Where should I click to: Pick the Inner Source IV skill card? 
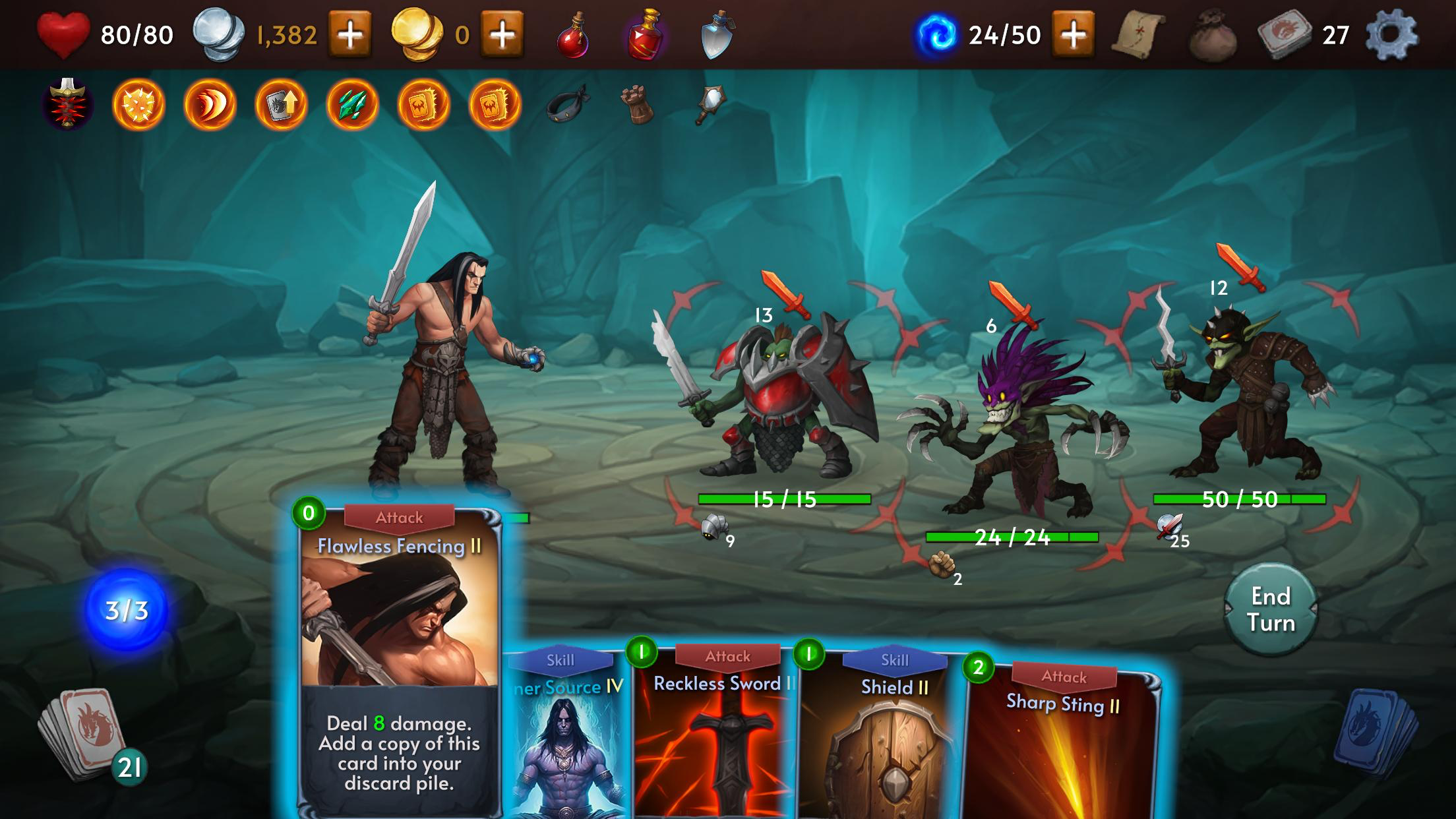click(567, 745)
